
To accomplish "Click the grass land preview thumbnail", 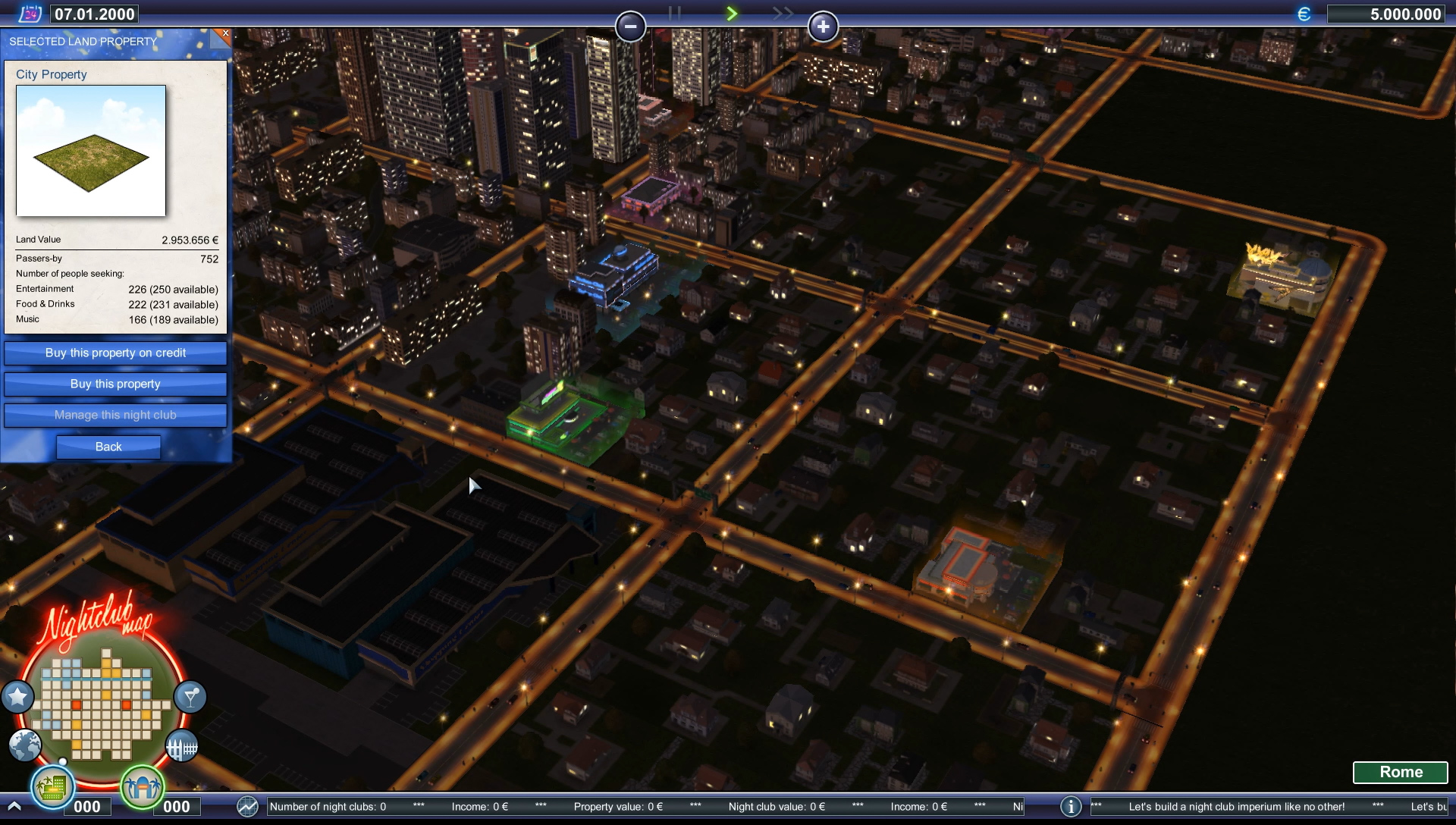I will tap(90, 151).
